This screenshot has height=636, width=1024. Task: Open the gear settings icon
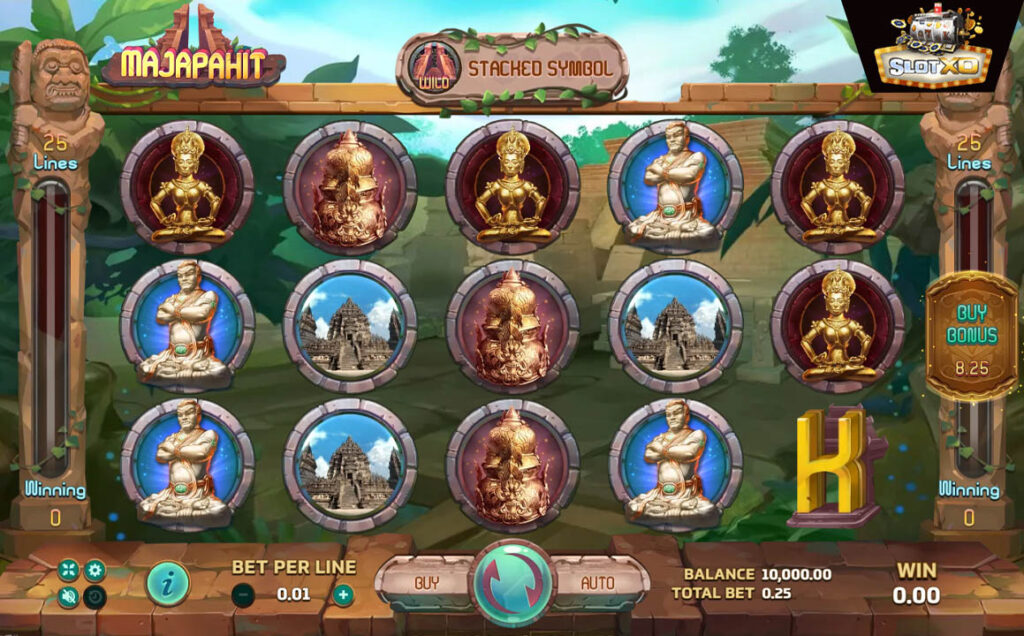coord(95,571)
